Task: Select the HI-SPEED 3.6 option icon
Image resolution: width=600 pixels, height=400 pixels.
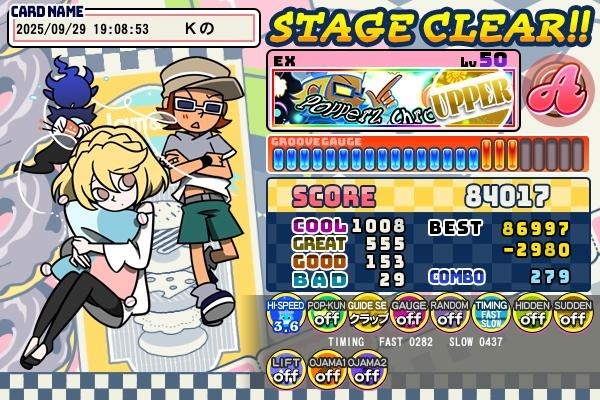Action: tap(284, 316)
